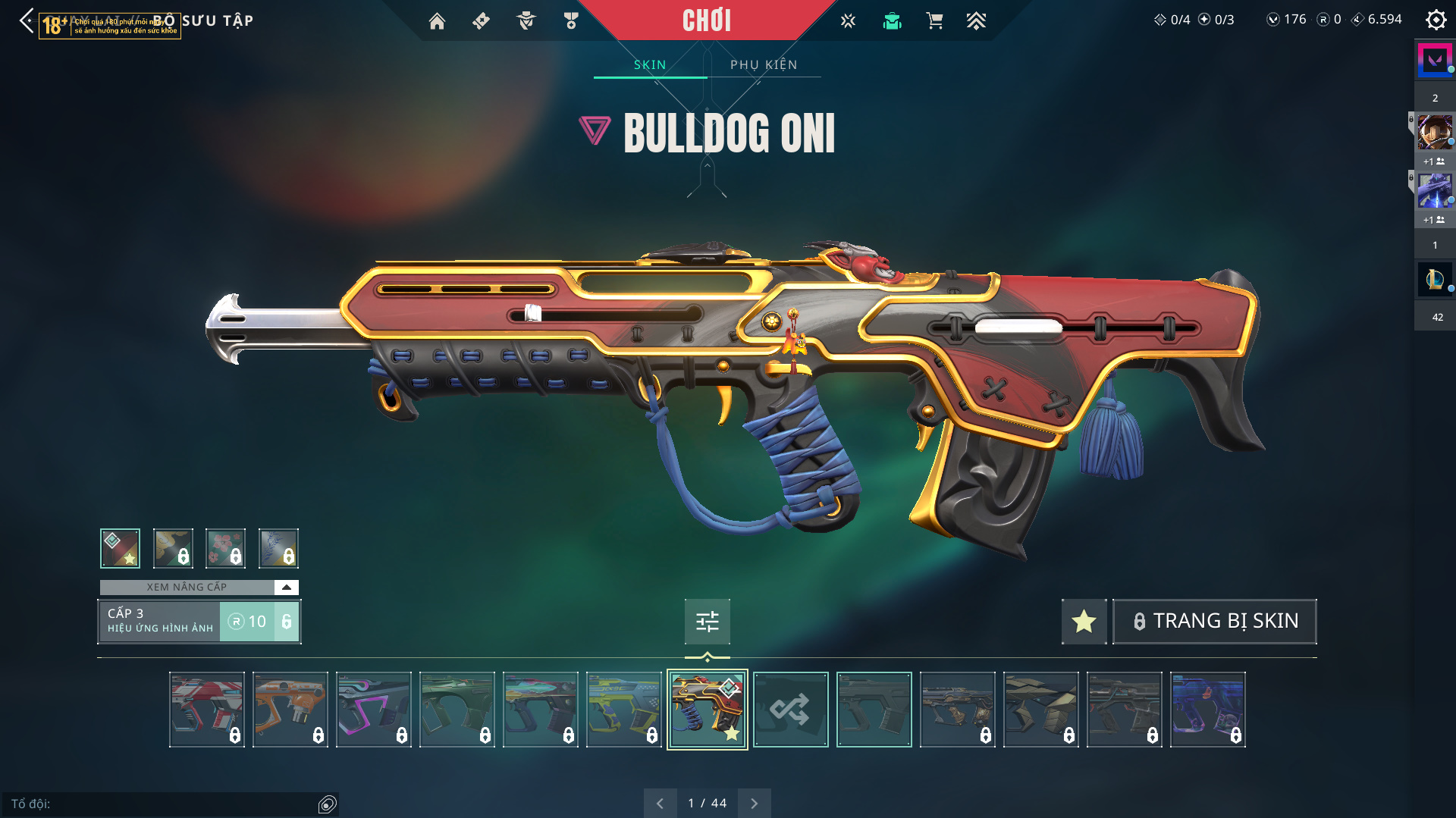1456x818 pixels.
Task: Switch to the PHỤ KIỆN tab
Action: point(764,64)
